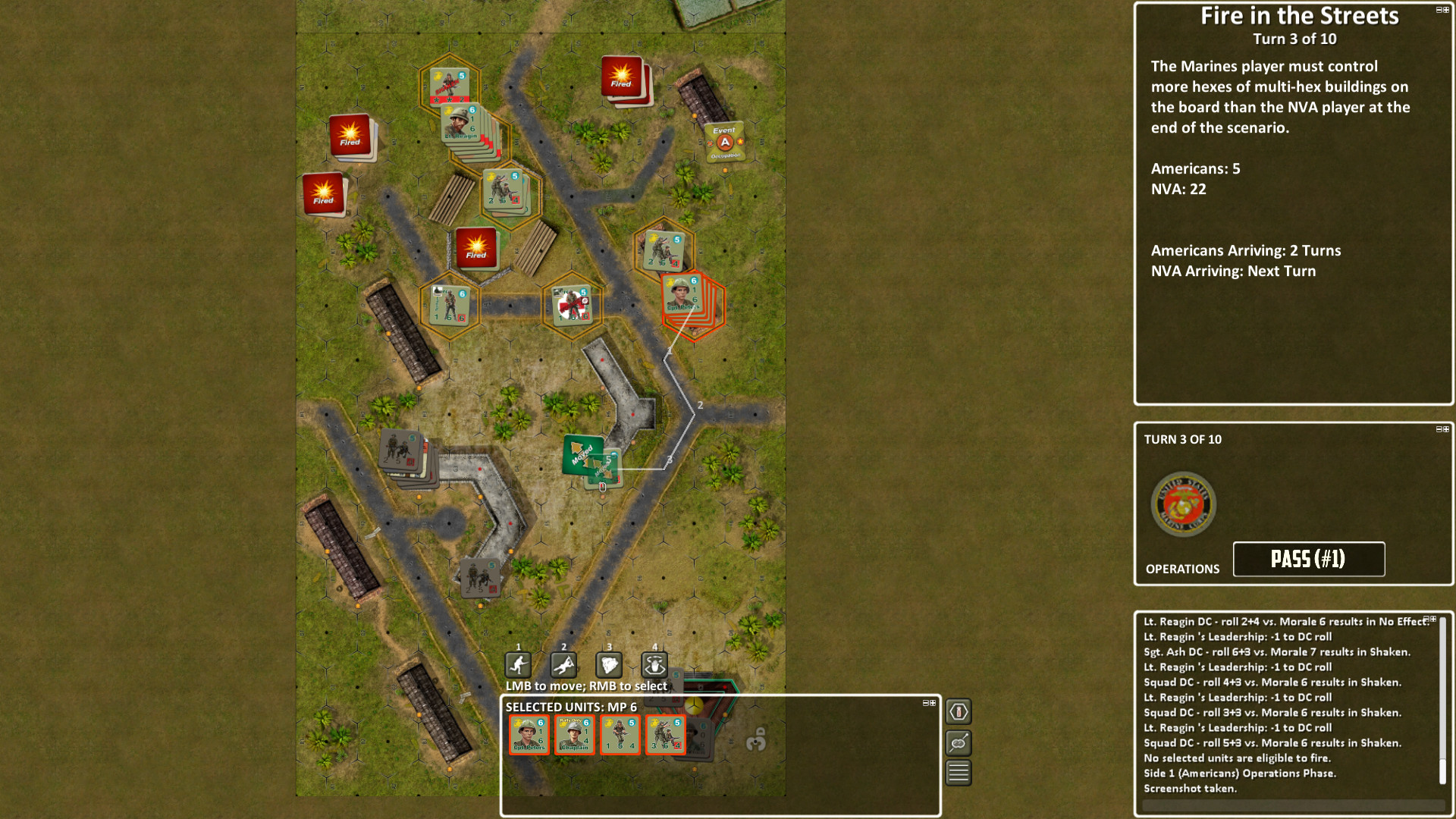Collapse the Turn 3 of 10 panel

pyautogui.click(x=1440, y=428)
